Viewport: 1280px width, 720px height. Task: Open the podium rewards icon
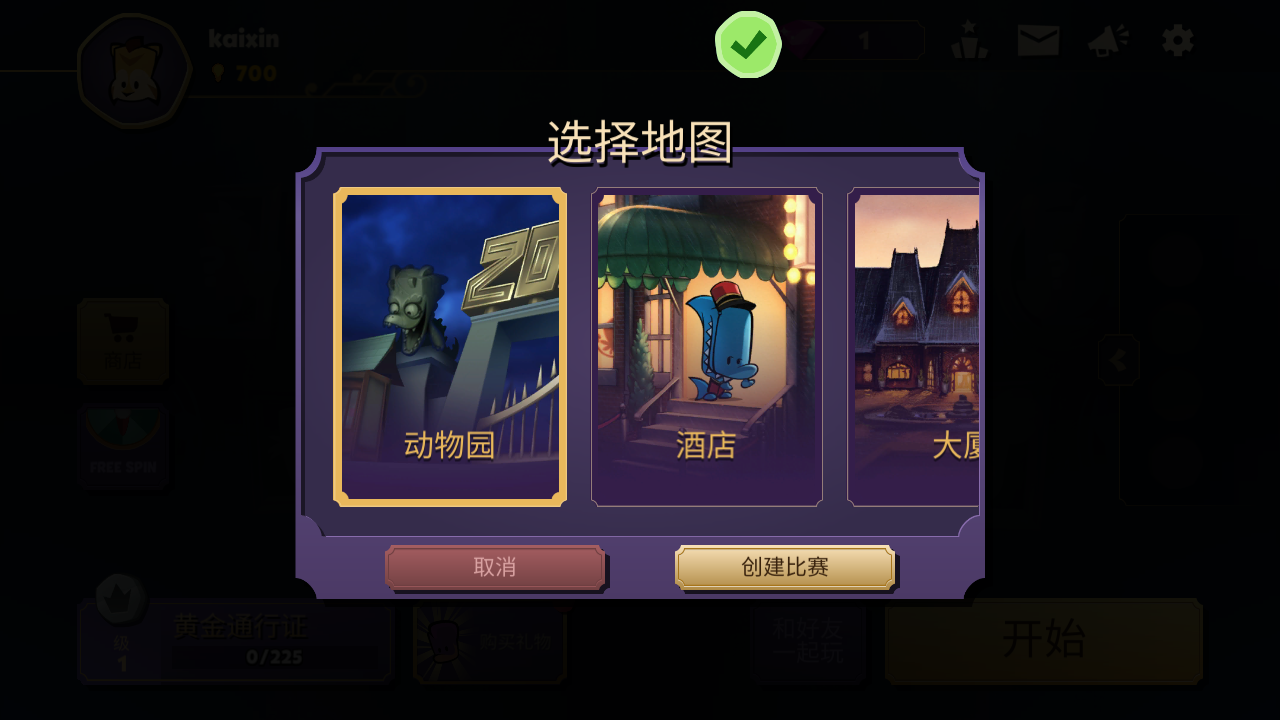pos(968,40)
